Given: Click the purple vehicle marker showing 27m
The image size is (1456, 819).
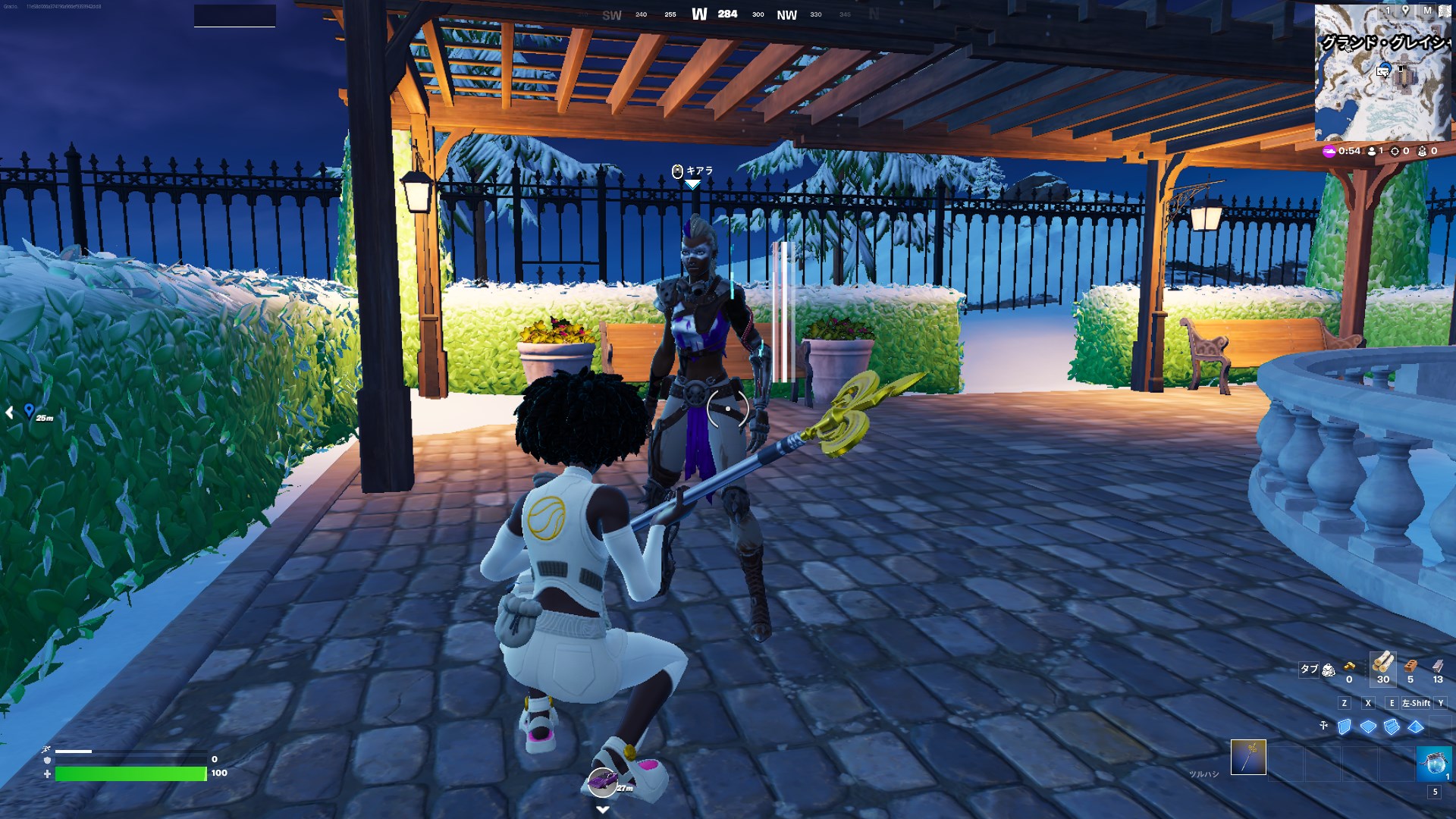Looking at the screenshot, I should click(x=603, y=781).
